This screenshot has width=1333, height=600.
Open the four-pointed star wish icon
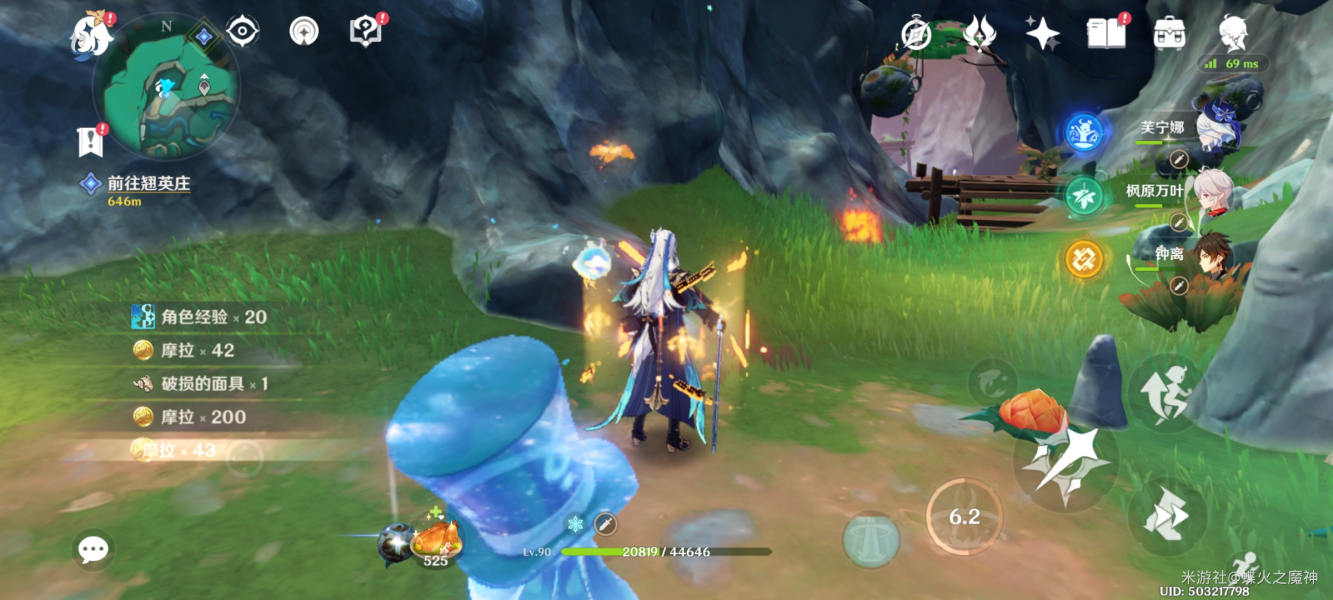(x=1042, y=34)
